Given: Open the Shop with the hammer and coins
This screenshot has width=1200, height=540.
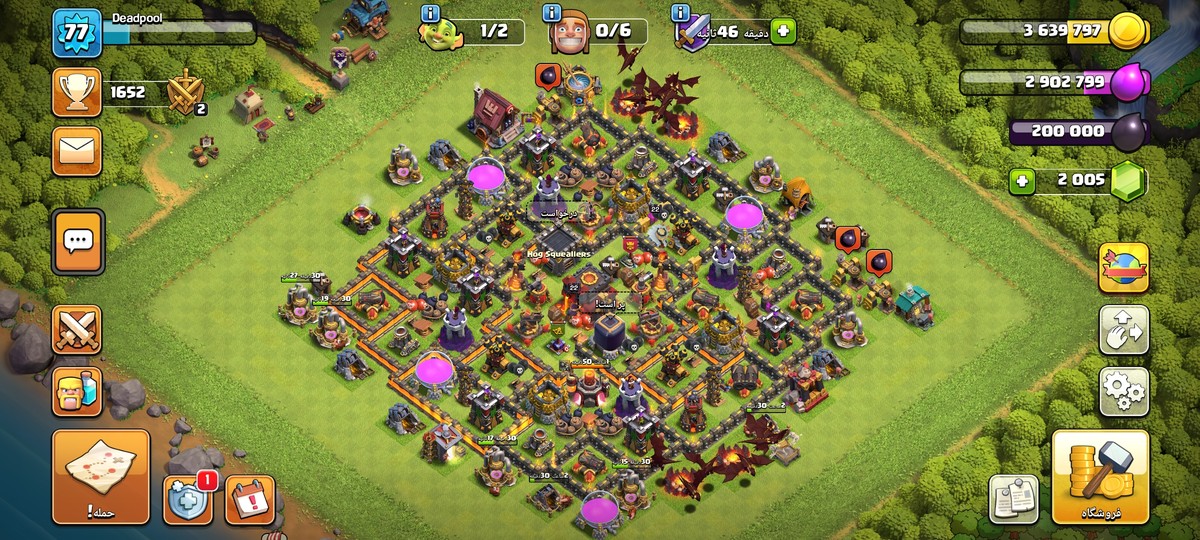Looking at the screenshot, I should (x=1100, y=476).
